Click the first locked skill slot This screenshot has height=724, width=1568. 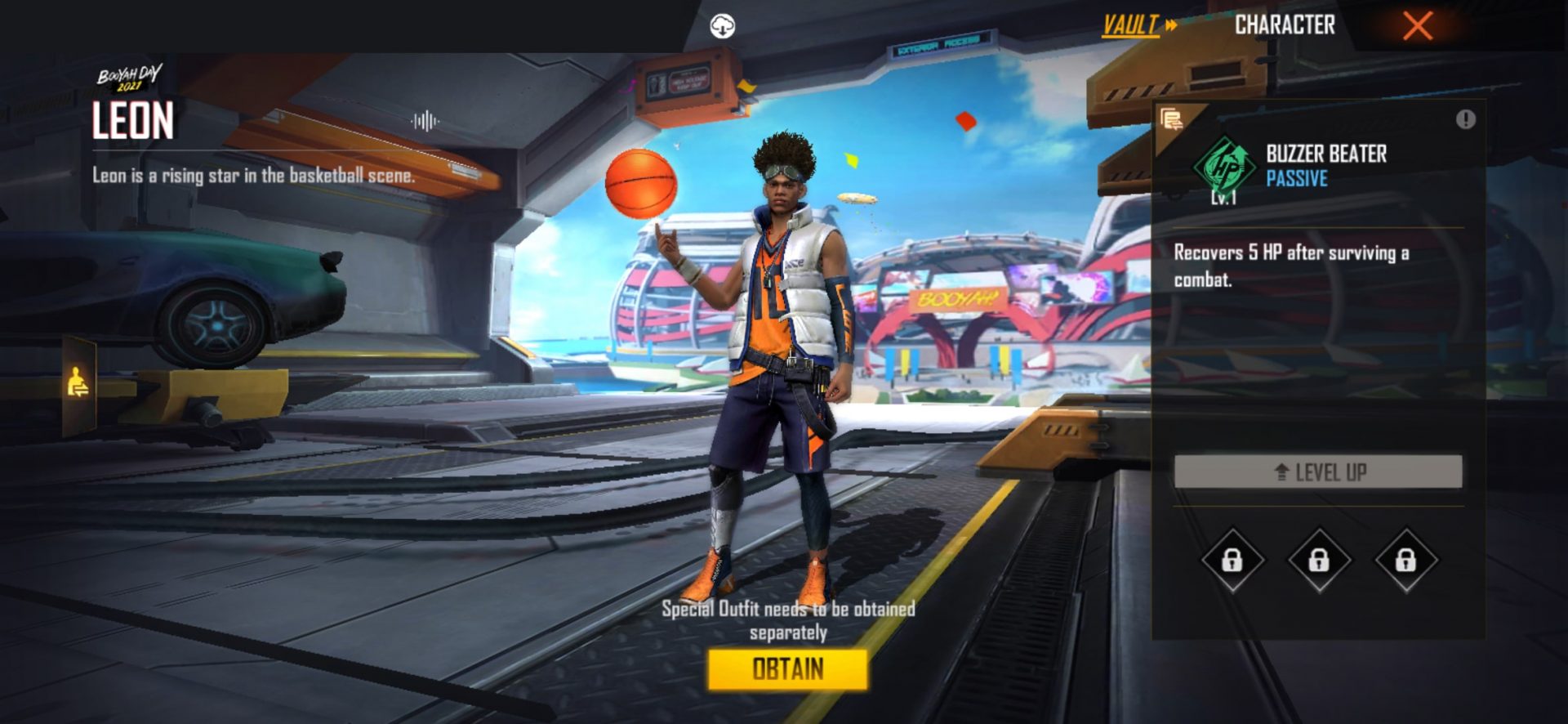(1232, 562)
